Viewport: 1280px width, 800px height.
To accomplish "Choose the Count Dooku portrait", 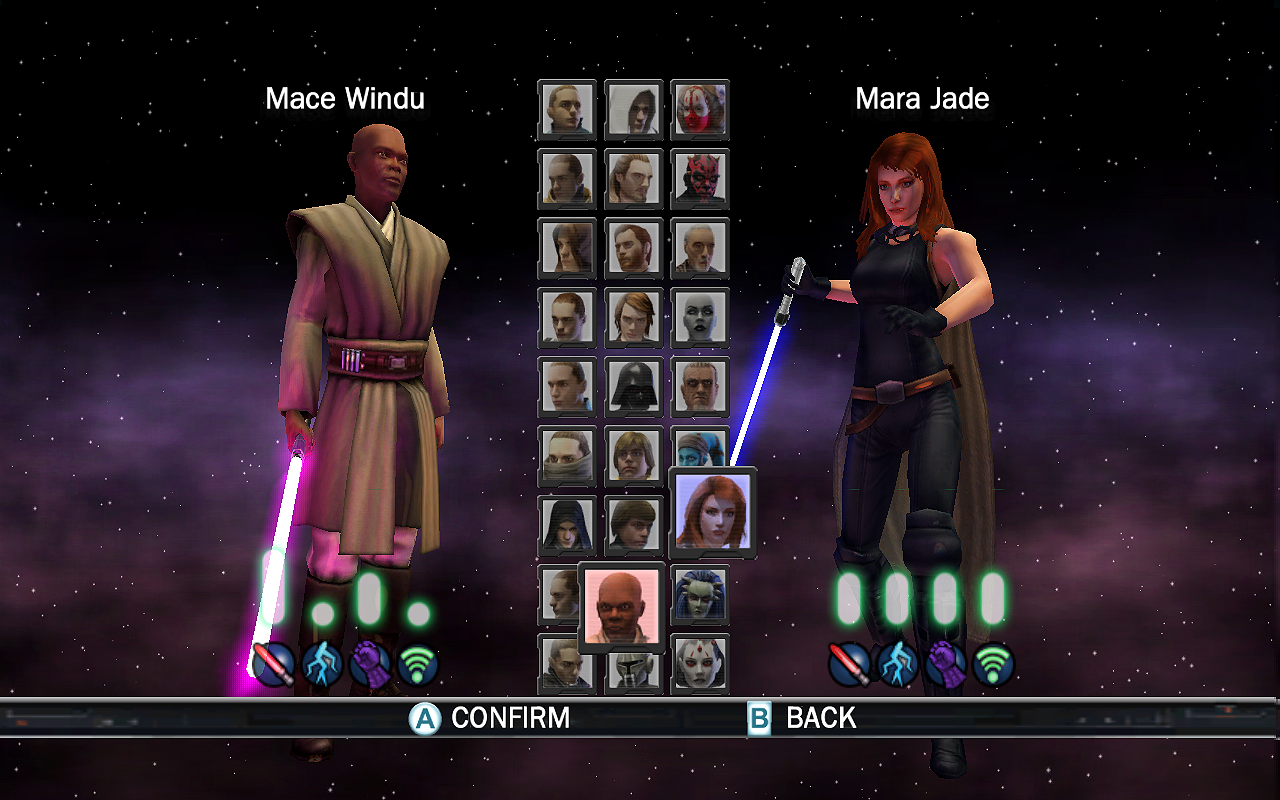I will [700, 247].
